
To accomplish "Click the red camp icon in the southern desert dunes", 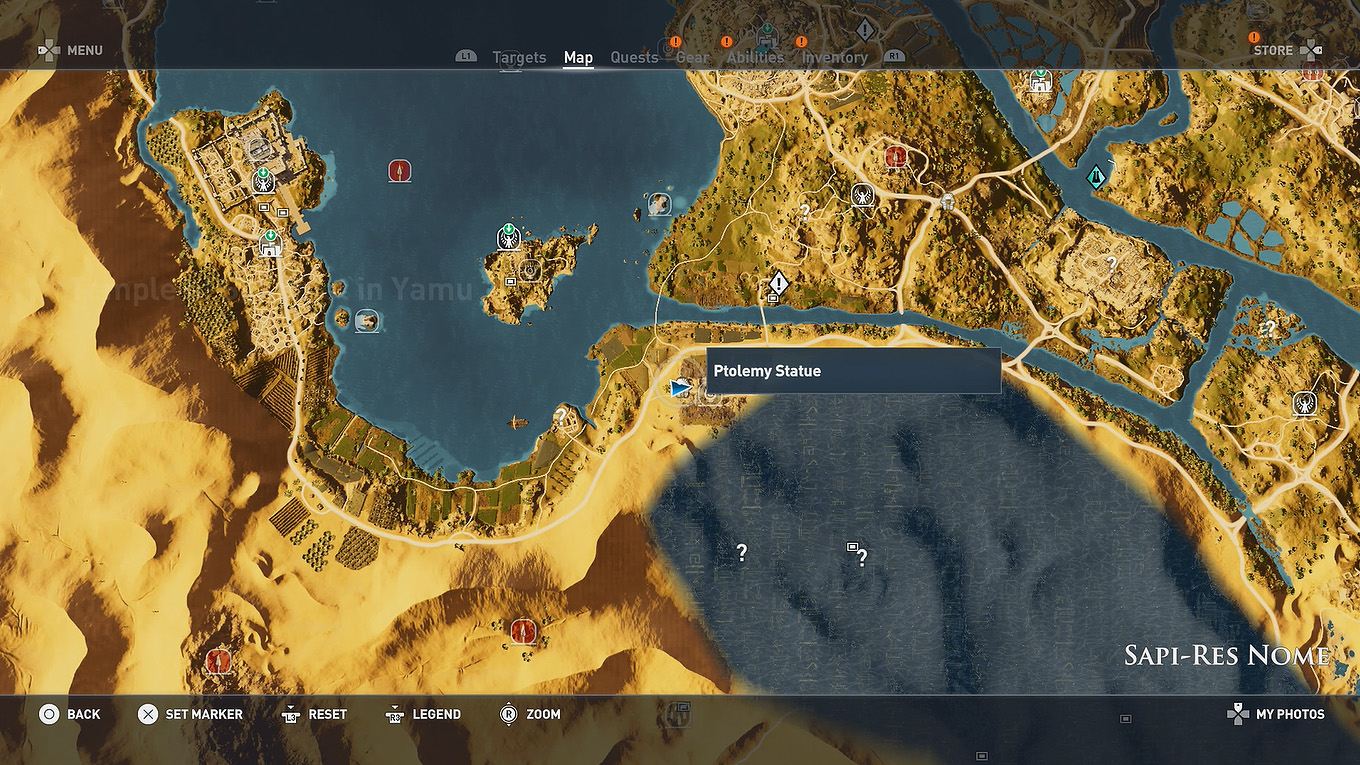I will coord(521,632).
